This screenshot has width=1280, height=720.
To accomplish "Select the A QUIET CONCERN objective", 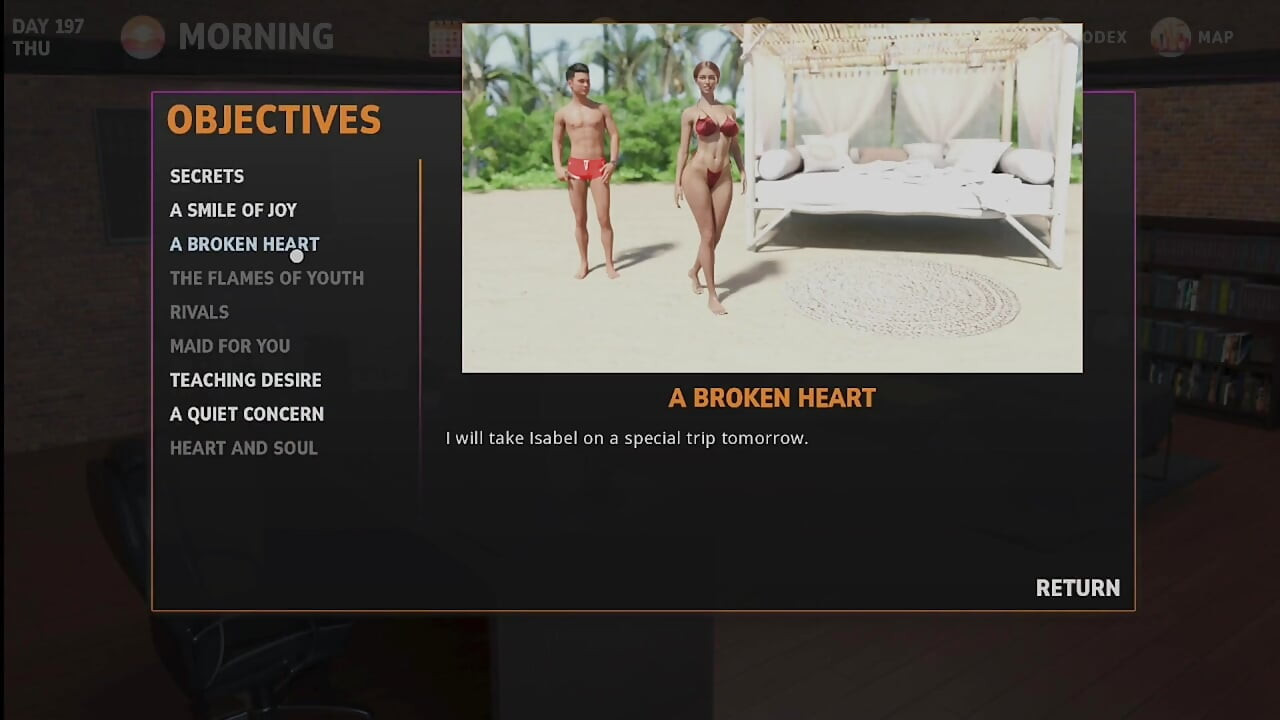I will tap(247, 414).
